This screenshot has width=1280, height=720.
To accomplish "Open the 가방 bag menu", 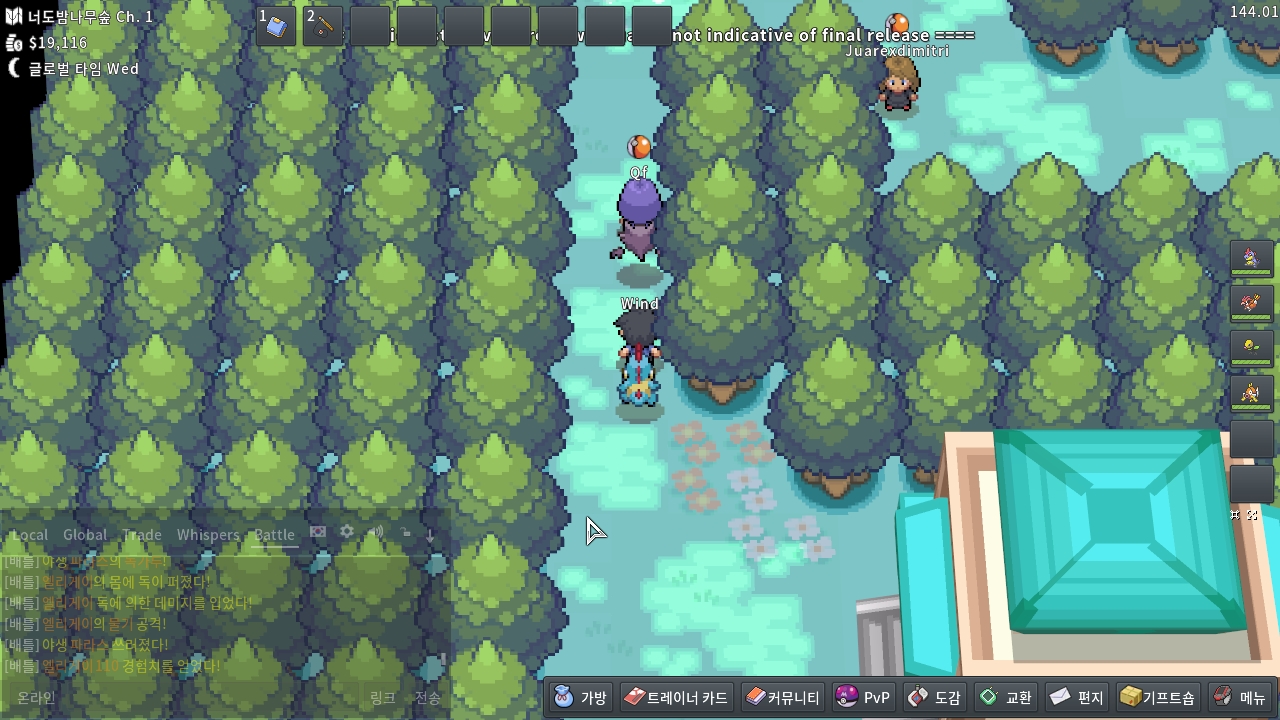I will point(581,697).
